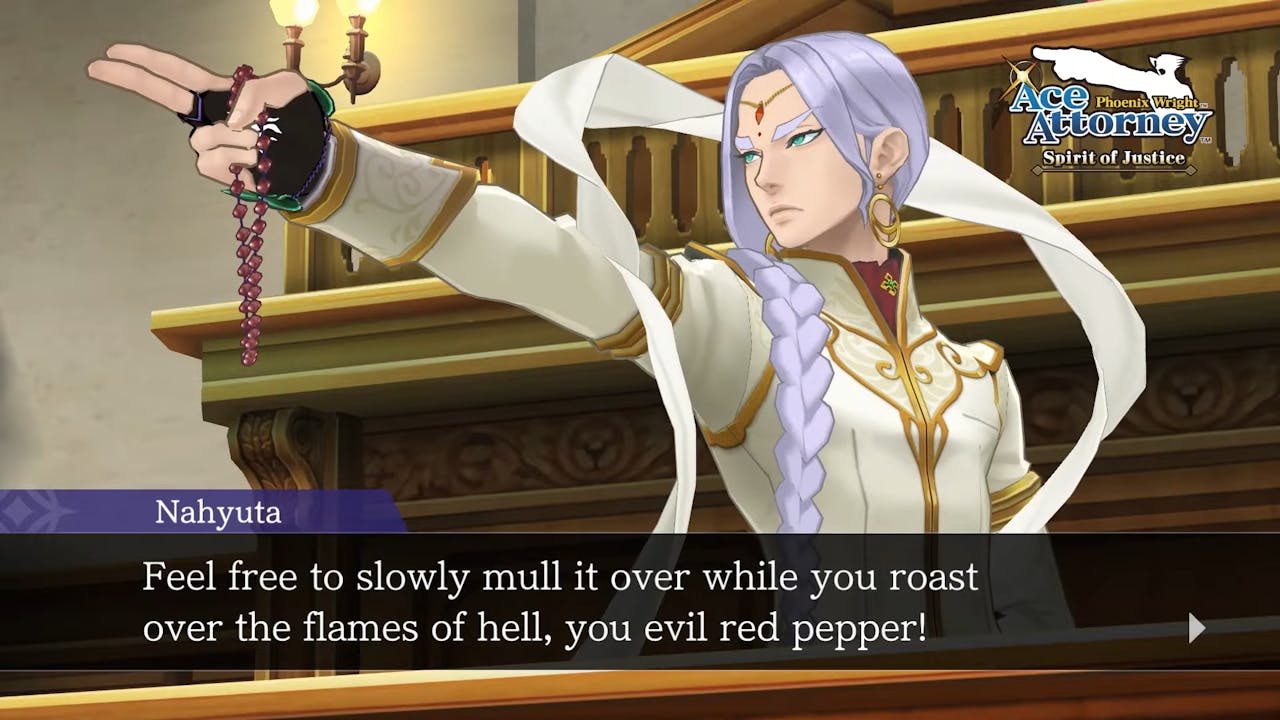Screen dimensions: 1280x720
Task: Advance dialogue with the white arrow
Action: (x=1196, y=628)
